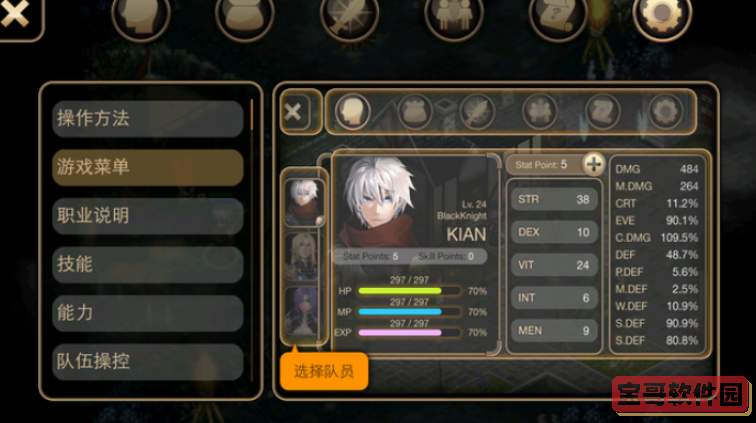Show the 职业说明 help section
The width and height of the screenshot is (756, 423).
[148, 215]
